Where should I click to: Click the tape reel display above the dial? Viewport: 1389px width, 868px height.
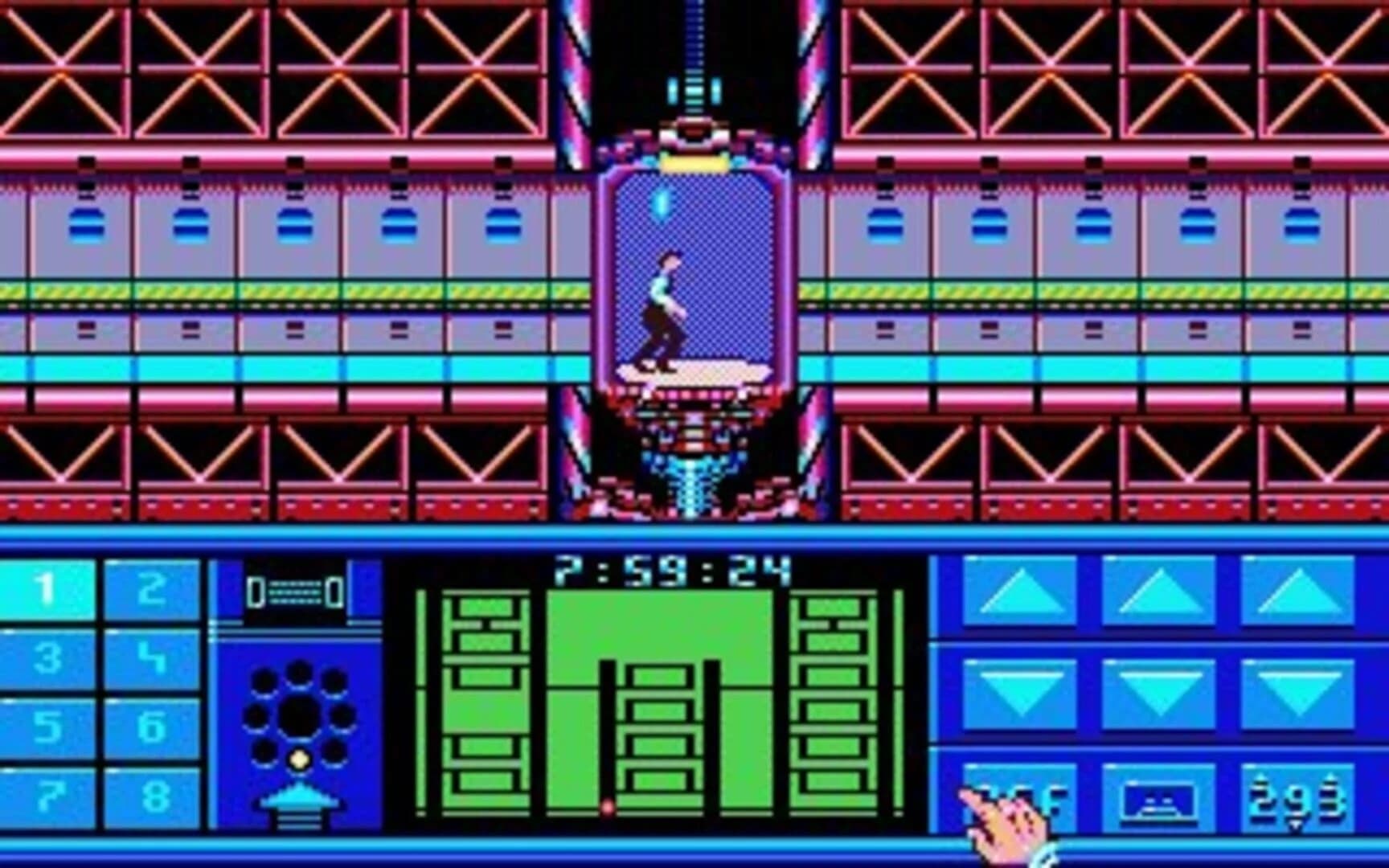[295, 591]
